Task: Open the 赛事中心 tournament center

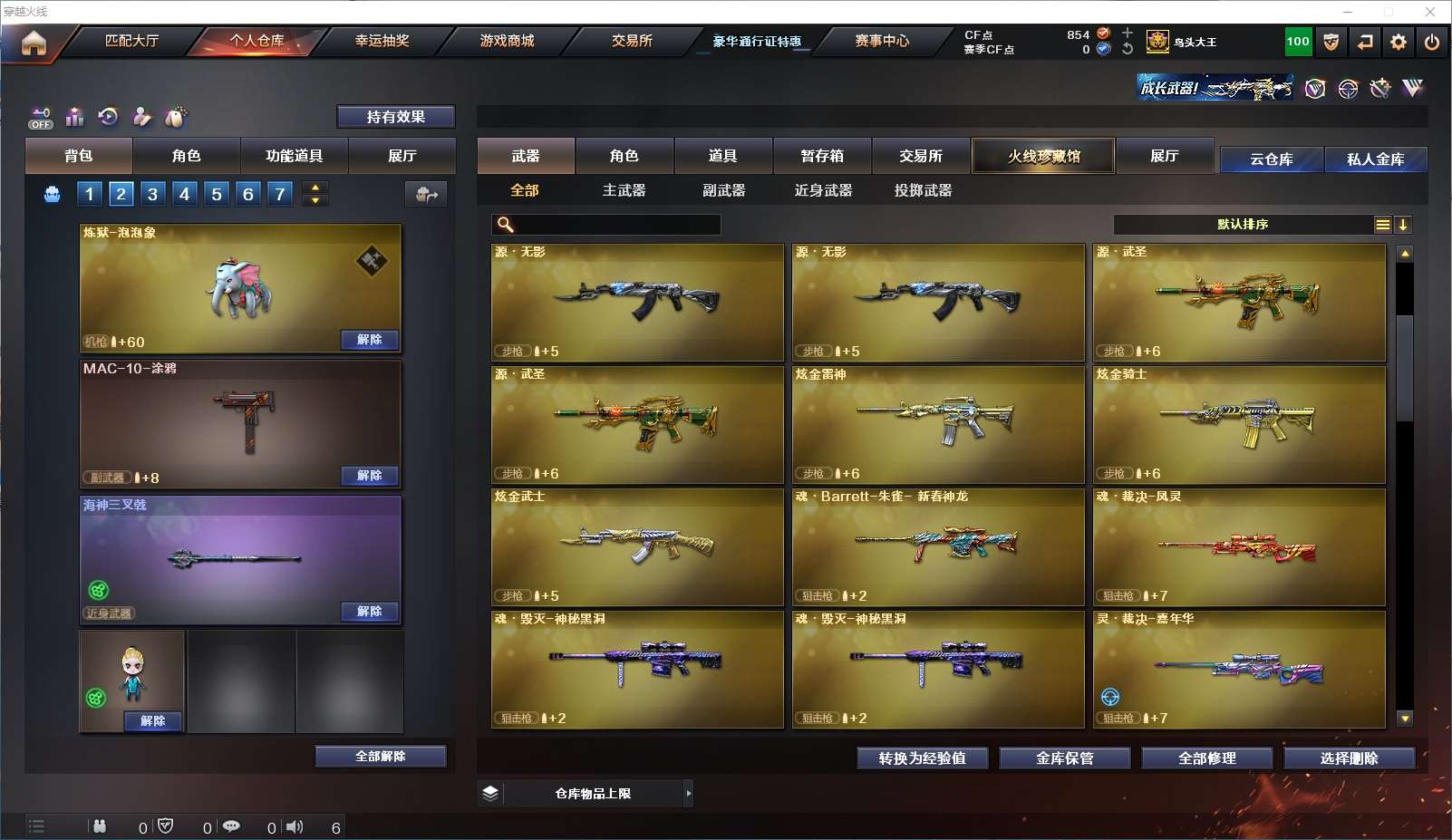Action: tap(881, 41)
